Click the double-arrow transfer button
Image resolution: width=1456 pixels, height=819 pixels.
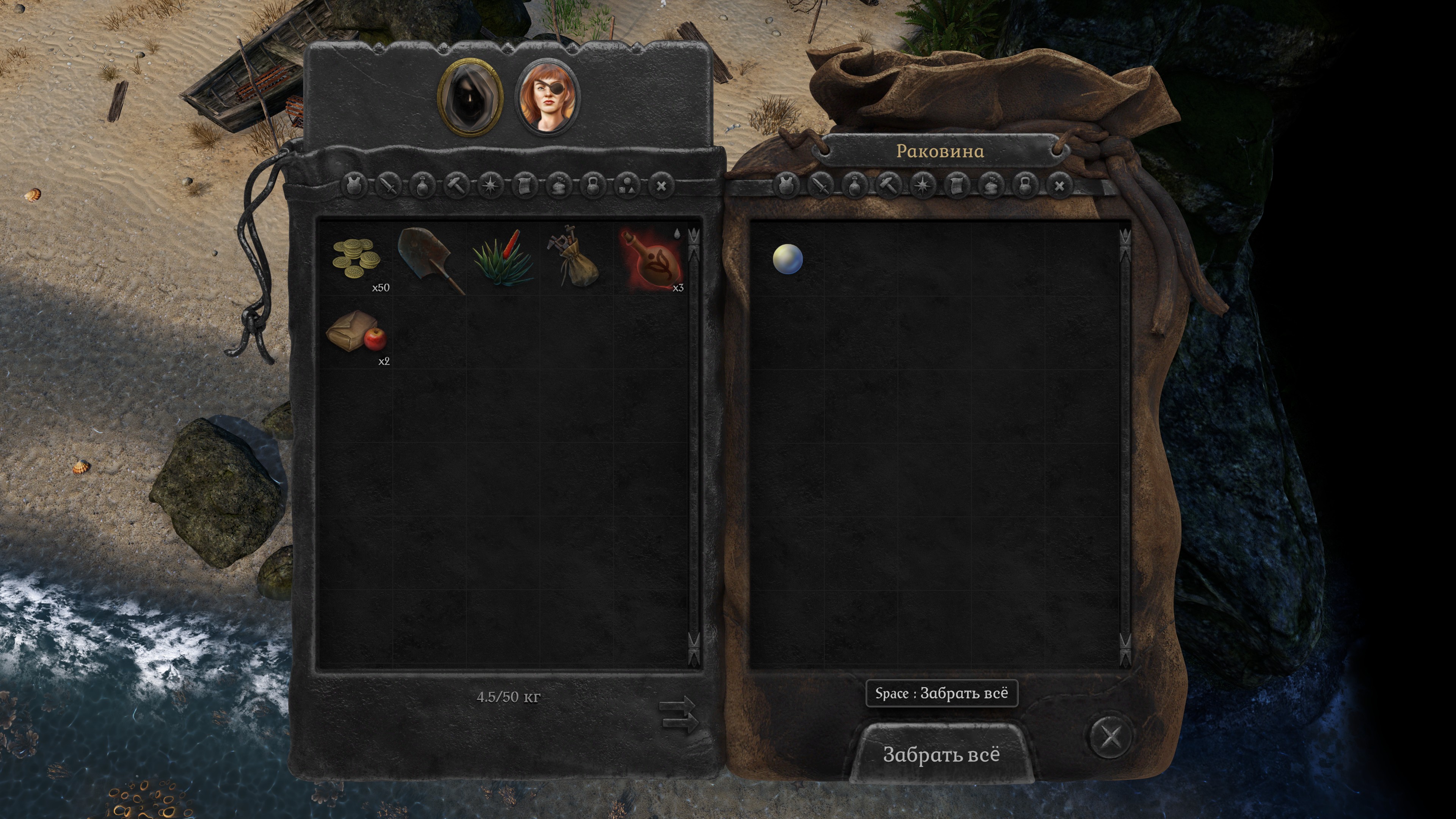pyautogui.click(x=678, y=714)
